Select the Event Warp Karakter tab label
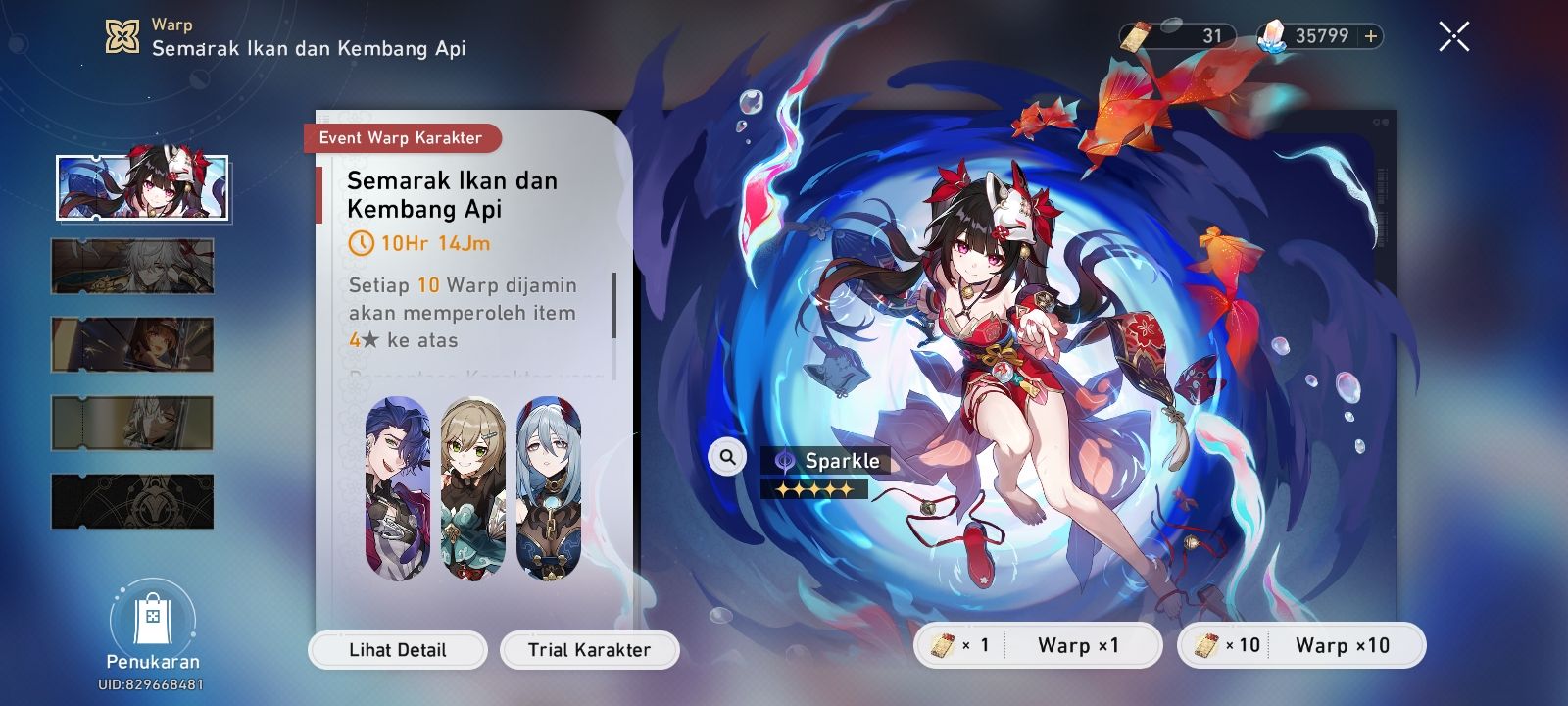 403,138
